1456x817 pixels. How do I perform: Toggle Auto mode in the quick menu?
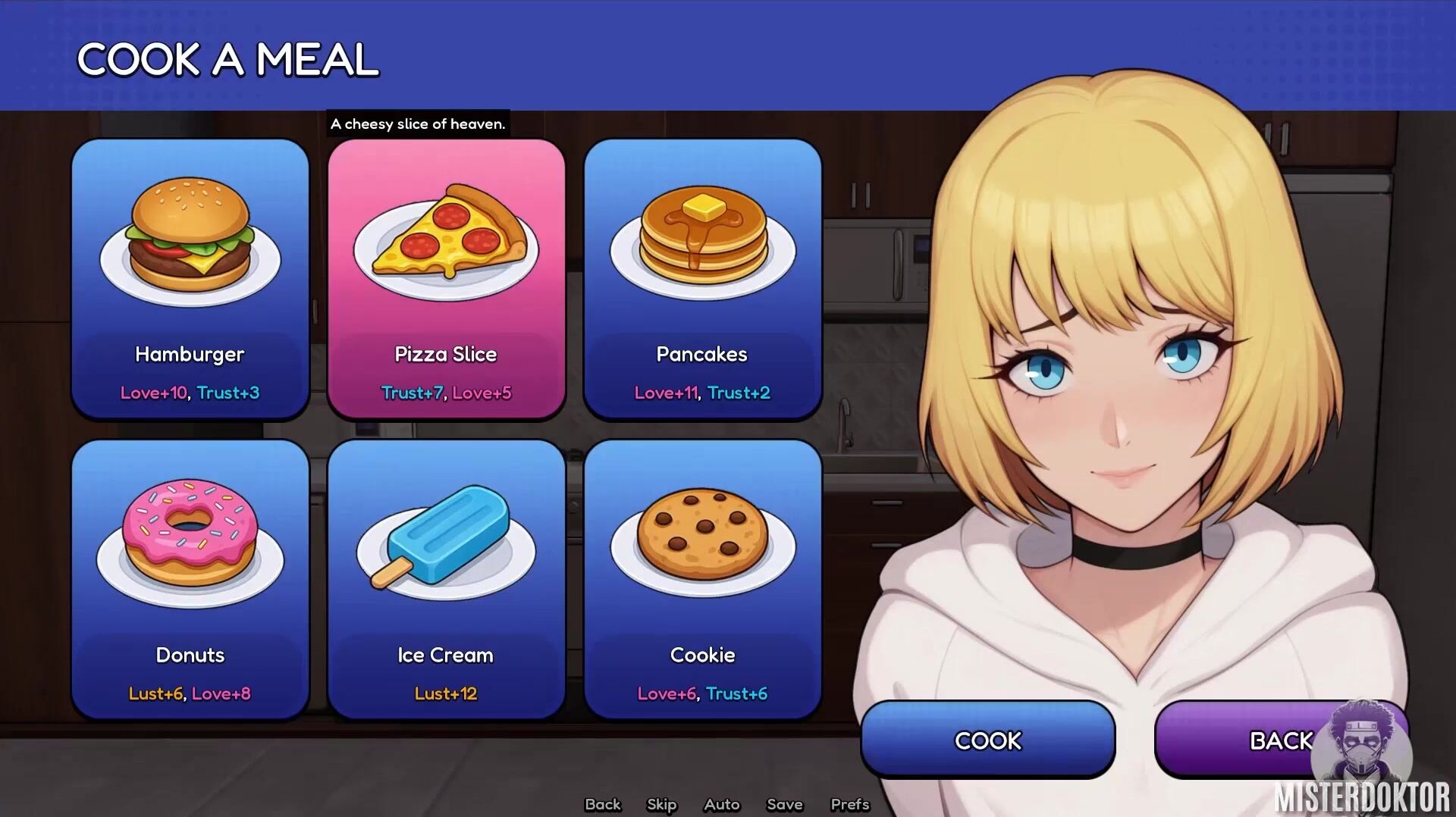pos(721,804)
